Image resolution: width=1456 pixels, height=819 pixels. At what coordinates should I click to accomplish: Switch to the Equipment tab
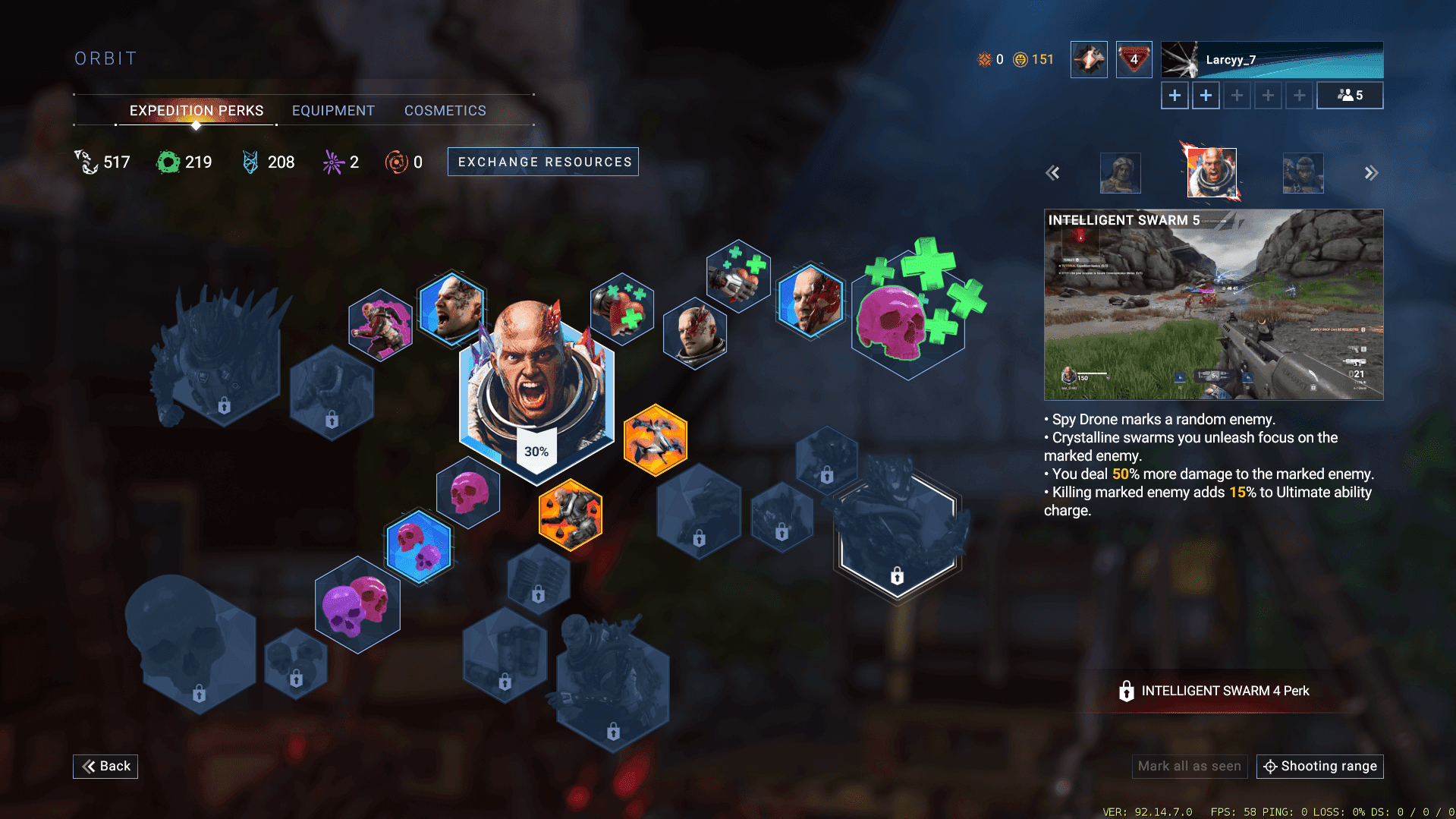(x=333, y=111)
